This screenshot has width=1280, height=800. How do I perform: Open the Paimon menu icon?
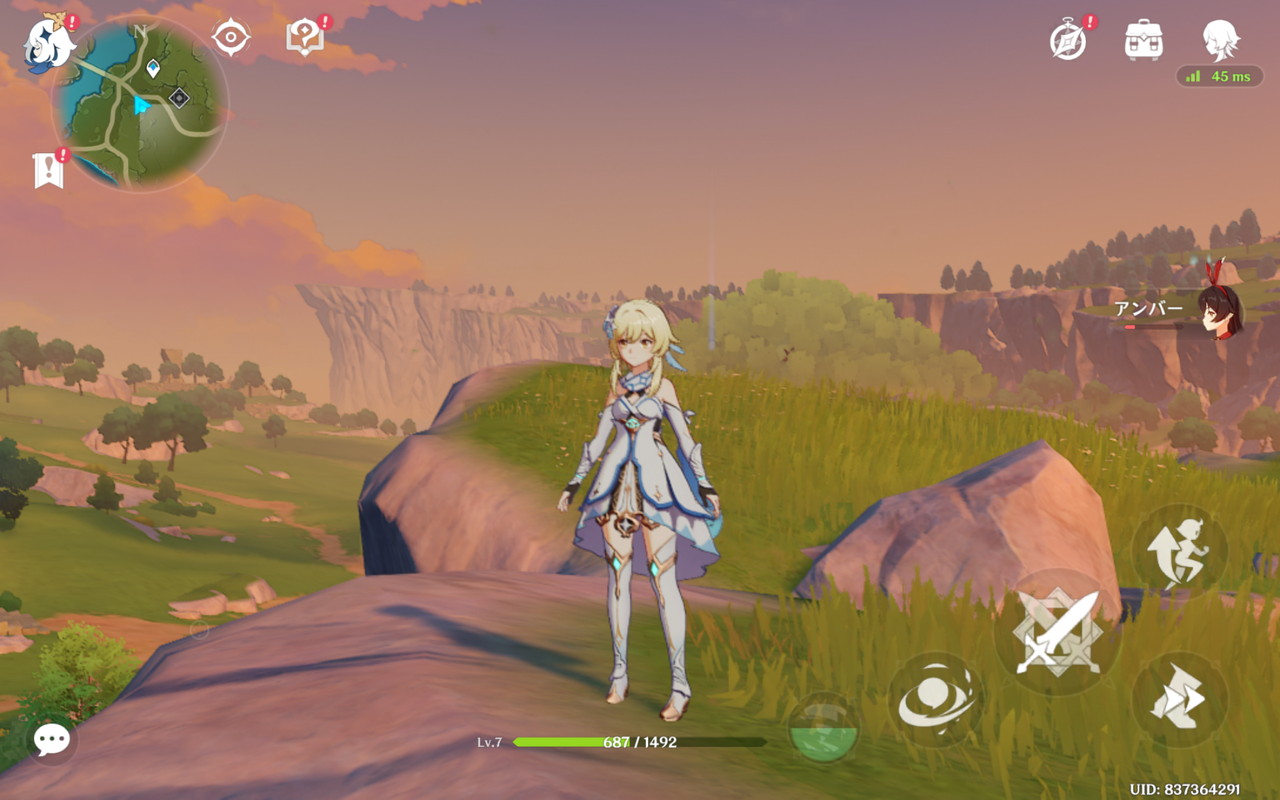click(47, 43)
